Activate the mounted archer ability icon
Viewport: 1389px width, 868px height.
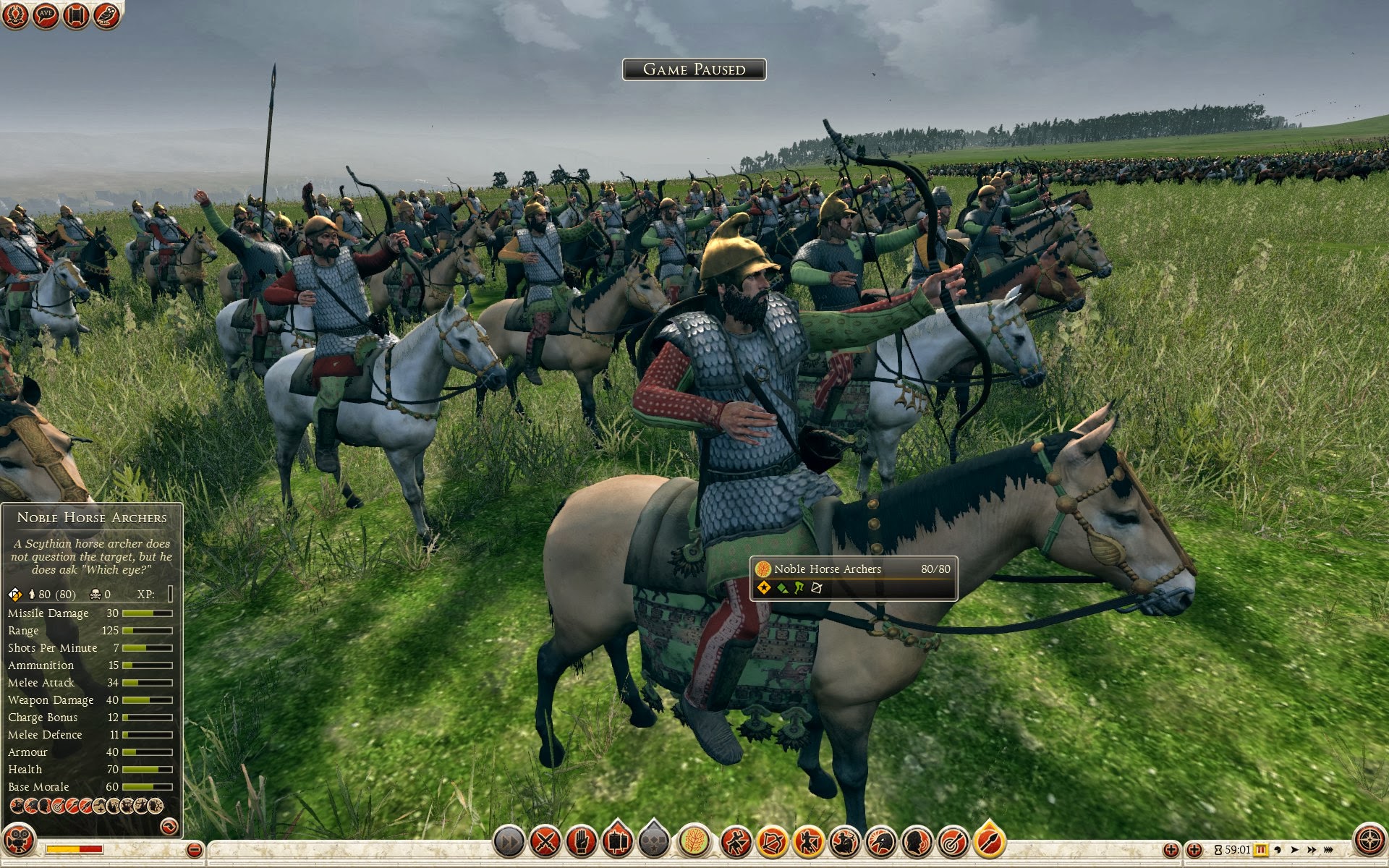(x=844, y=842)
